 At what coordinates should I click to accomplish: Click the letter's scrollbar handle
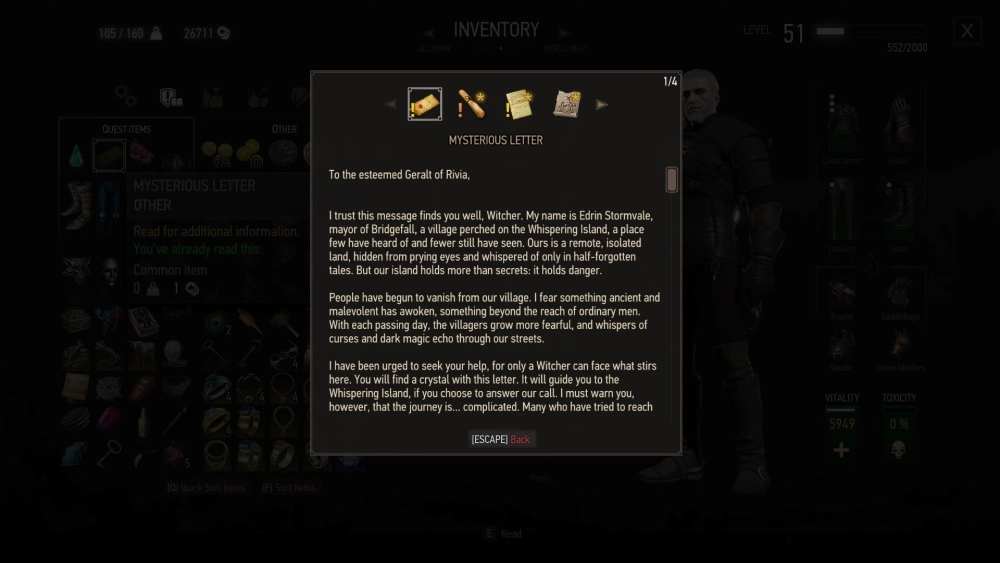pos(672,180)
